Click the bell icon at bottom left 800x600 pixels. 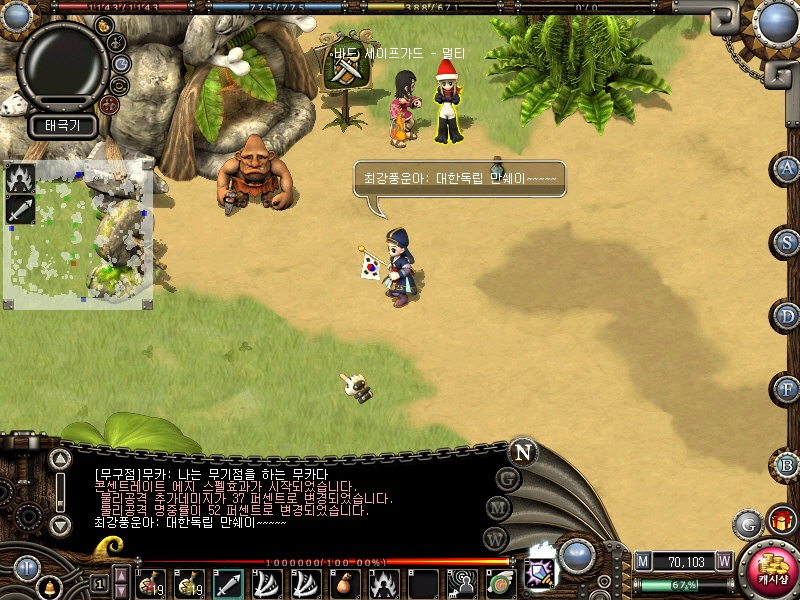(47, 586)
